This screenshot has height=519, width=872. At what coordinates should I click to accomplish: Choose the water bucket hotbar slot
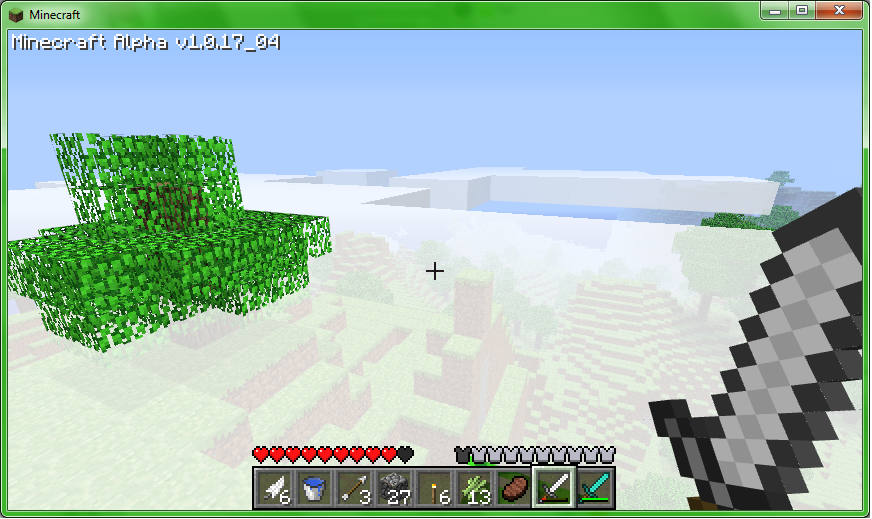(312, 489)
